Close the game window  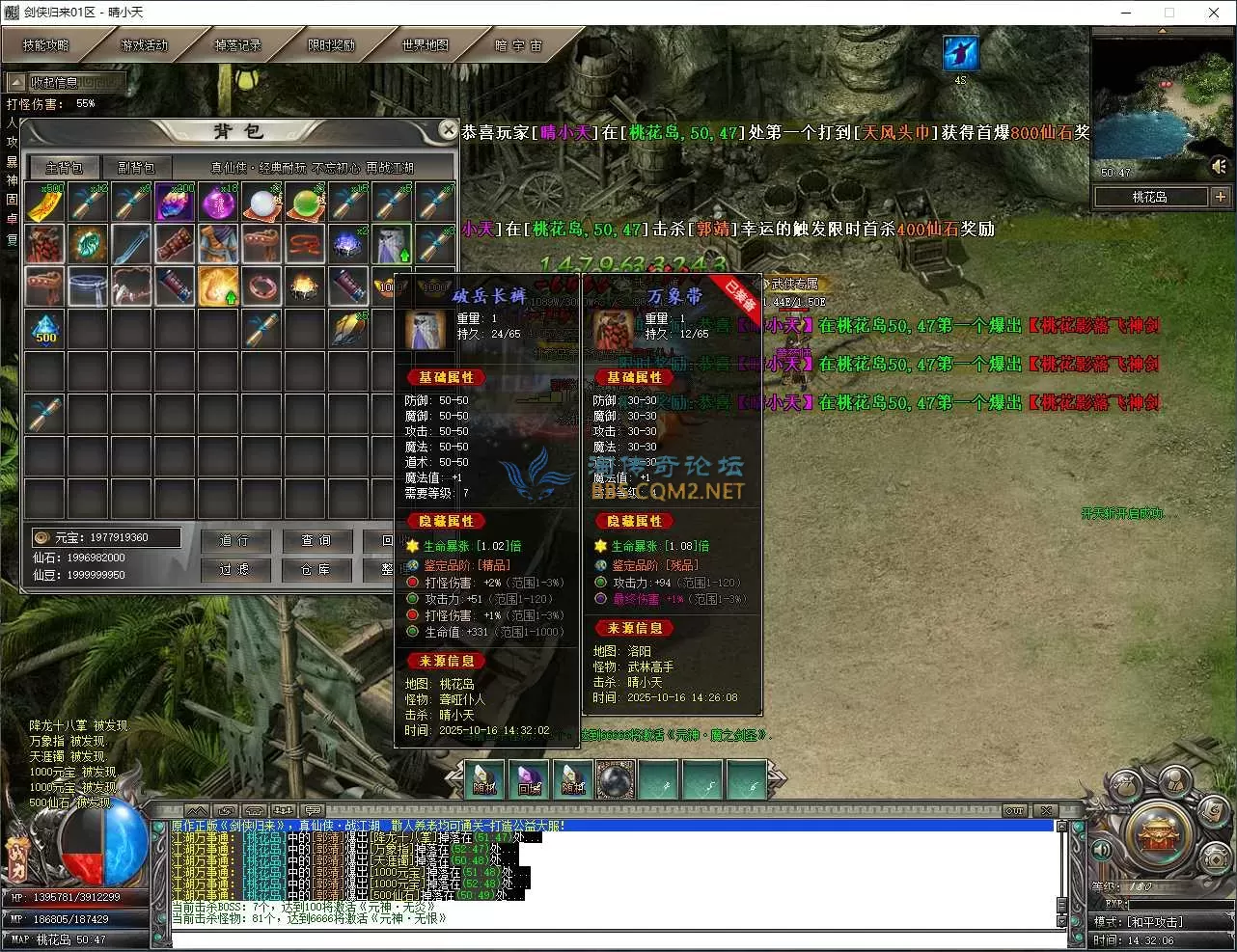[x=1214, y=13]
